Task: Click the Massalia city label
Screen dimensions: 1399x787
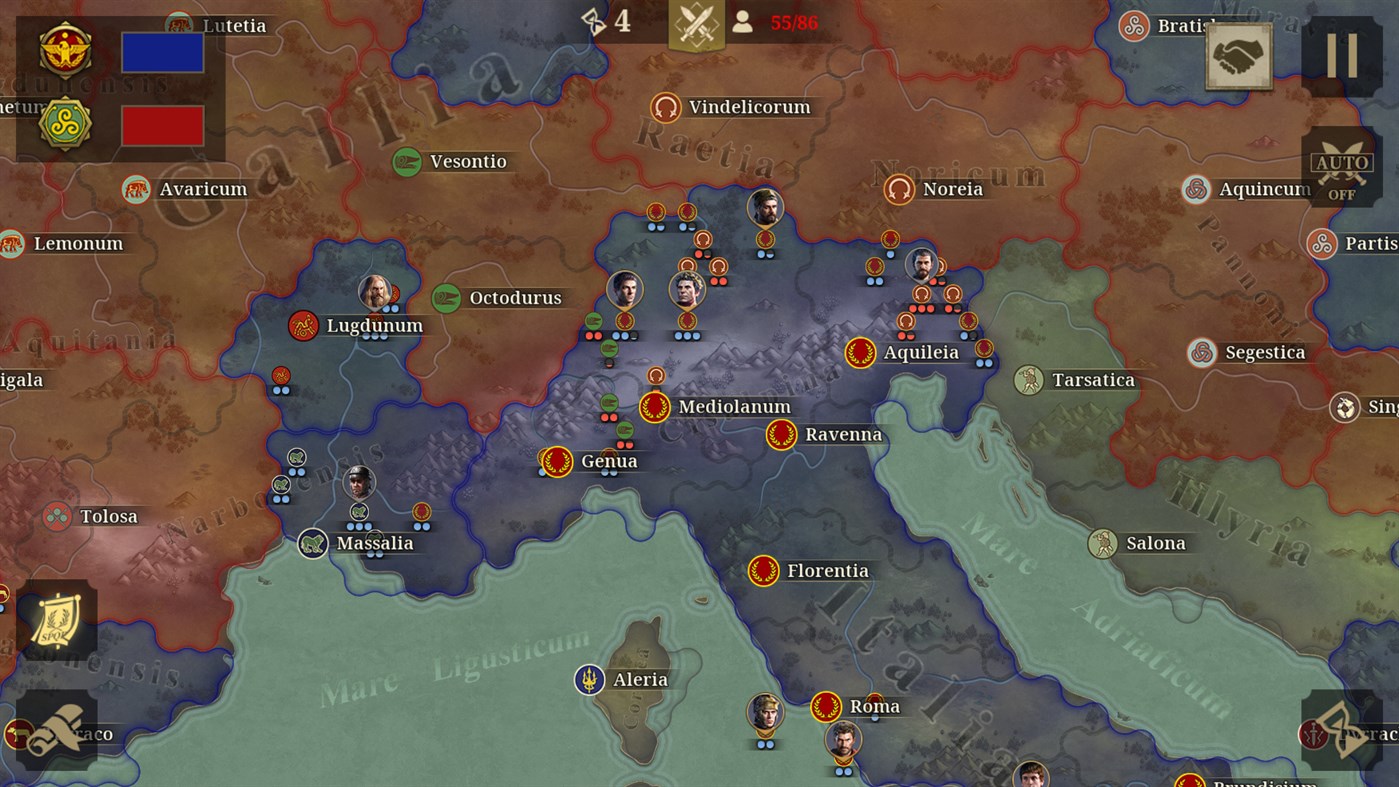Action: 376,543
